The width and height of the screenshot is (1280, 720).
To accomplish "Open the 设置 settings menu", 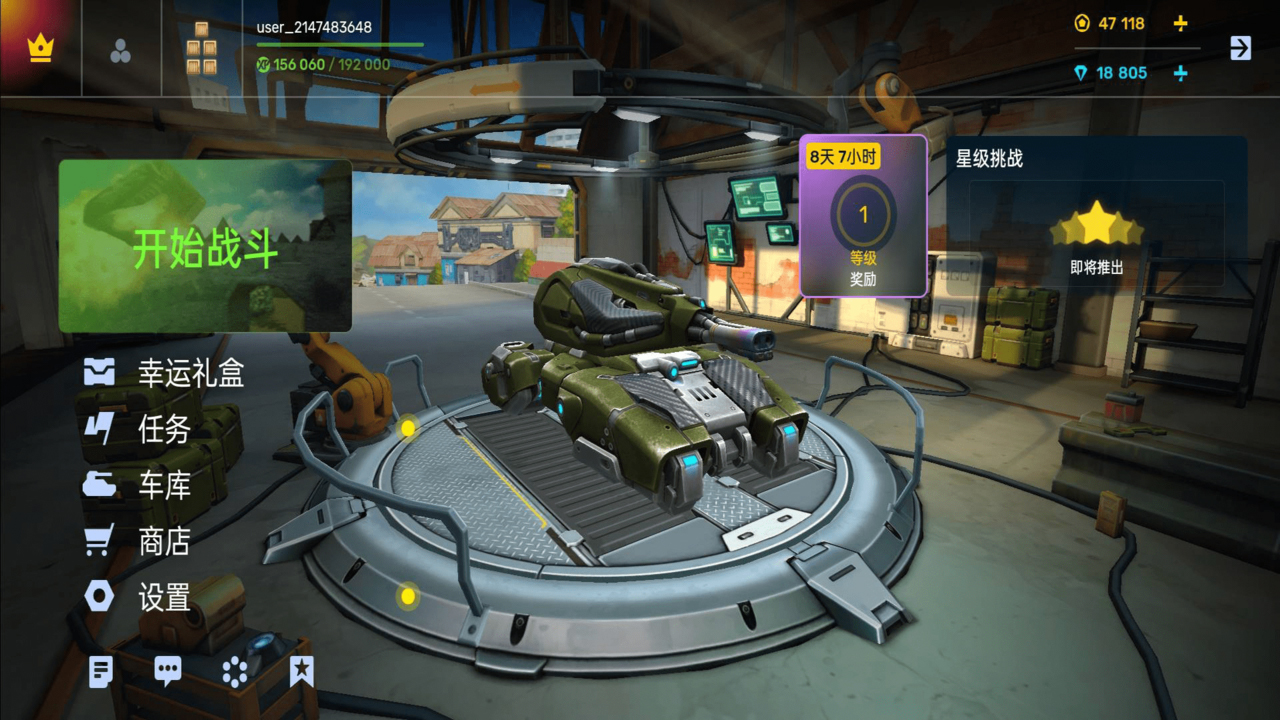I will pyautogui.click(x=138, y=597).
